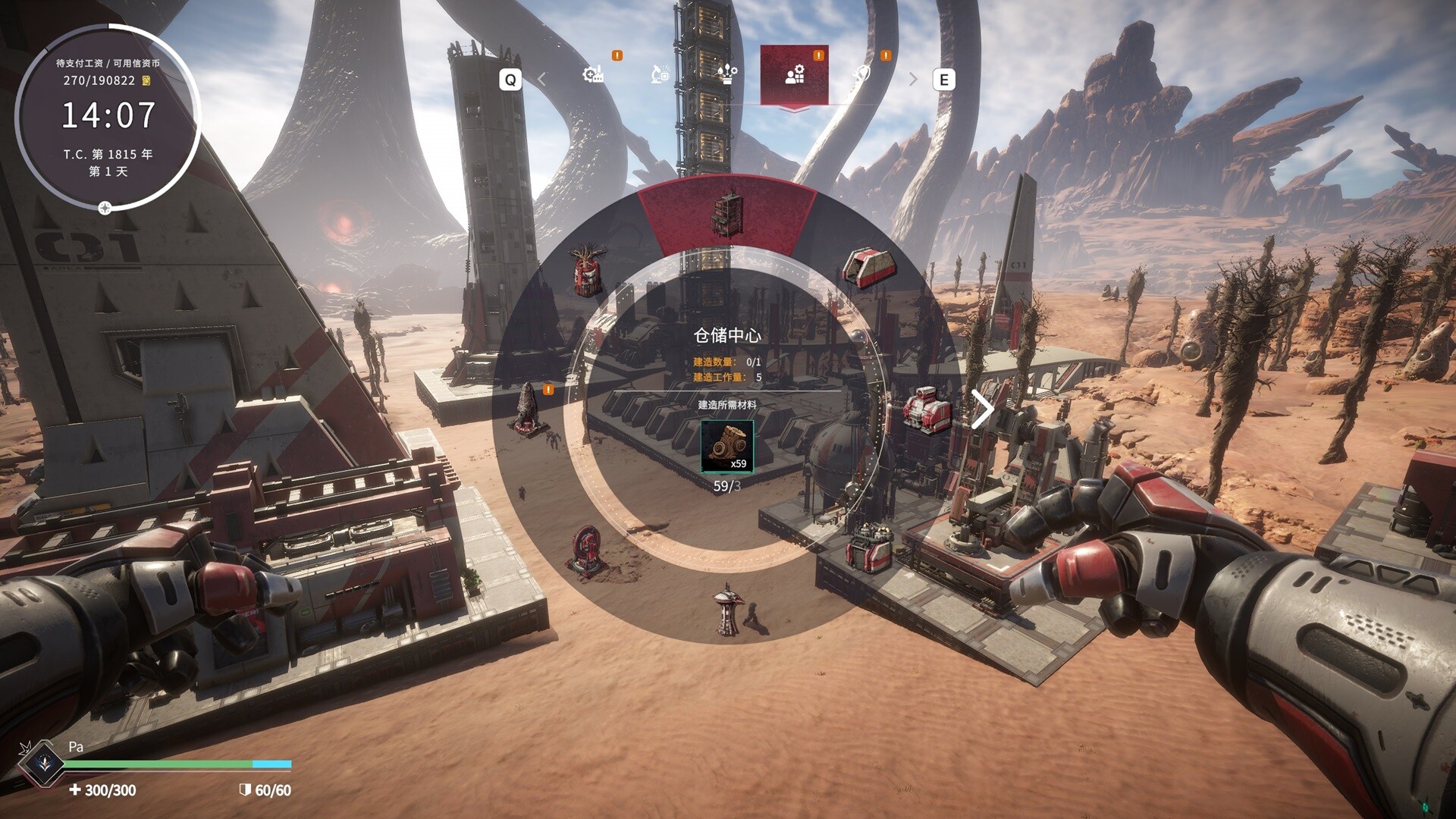
Task: Choose the red-and-tan hangar building
Action: 868,268
